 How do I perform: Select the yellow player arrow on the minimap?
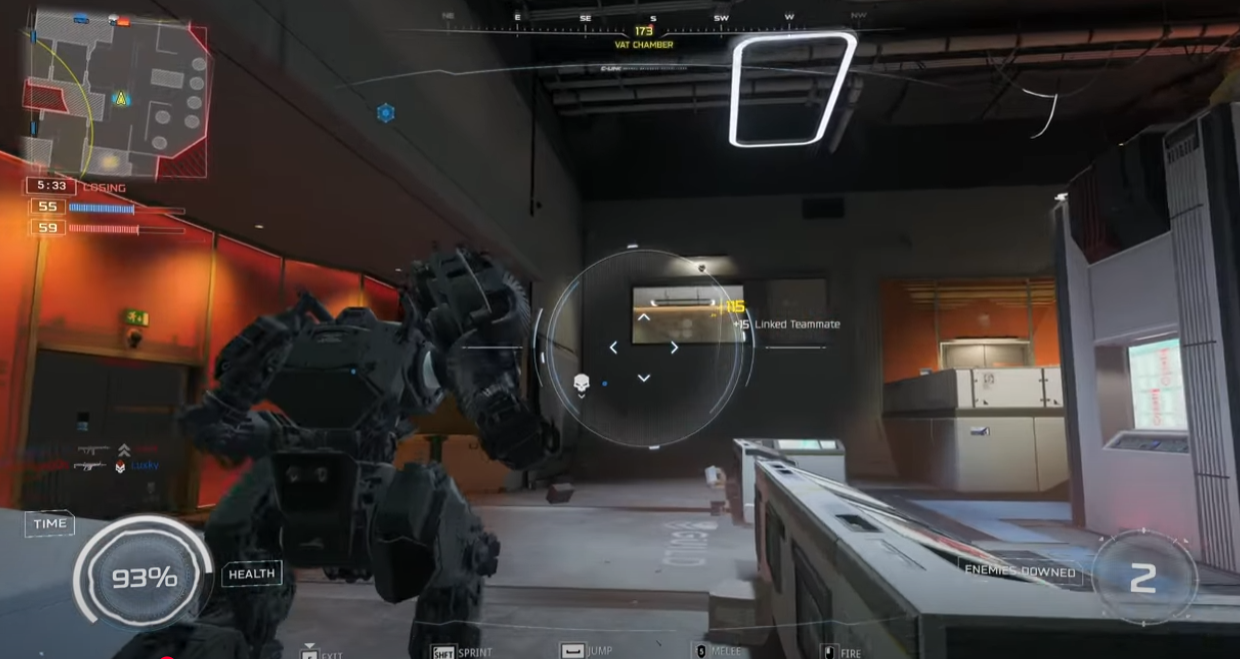[x=121, y=98]
